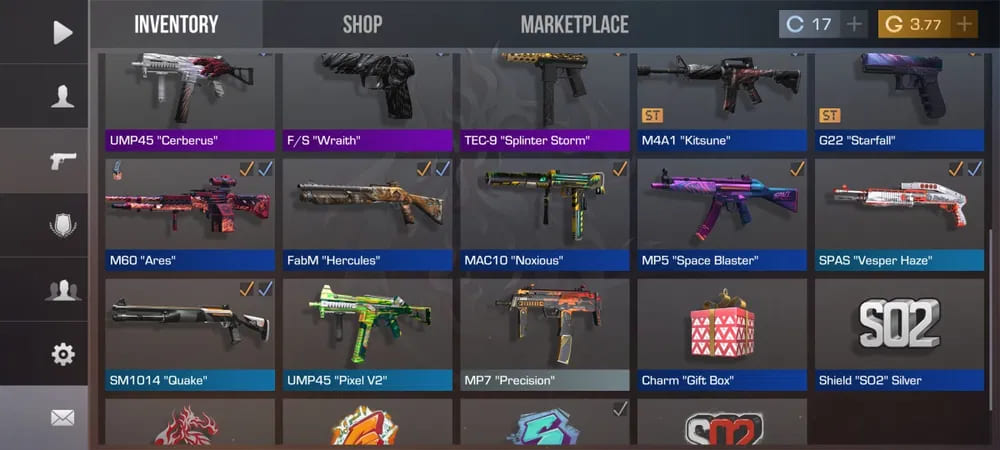Choose the M4A1 "Kitsune" skin
The image size is (1000, 450).
[722, 100]
